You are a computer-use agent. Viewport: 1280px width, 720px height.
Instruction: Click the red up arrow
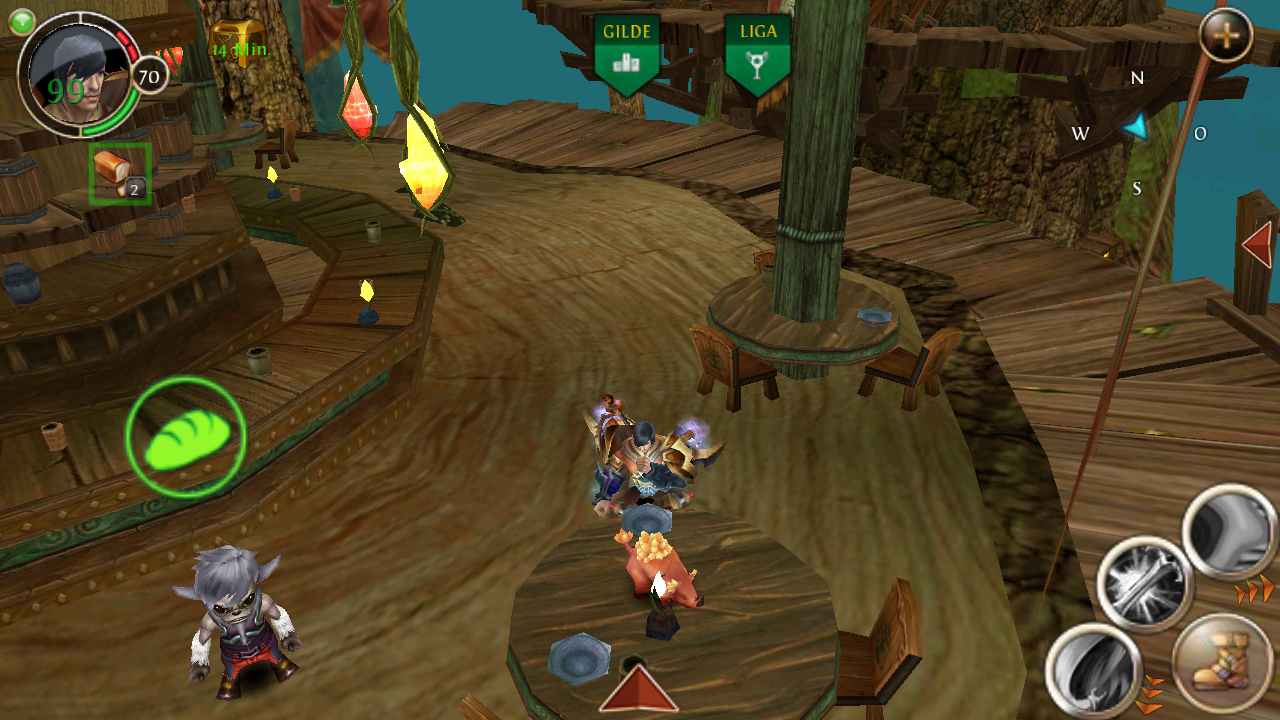pyautogui.click(x=638, y=689)
